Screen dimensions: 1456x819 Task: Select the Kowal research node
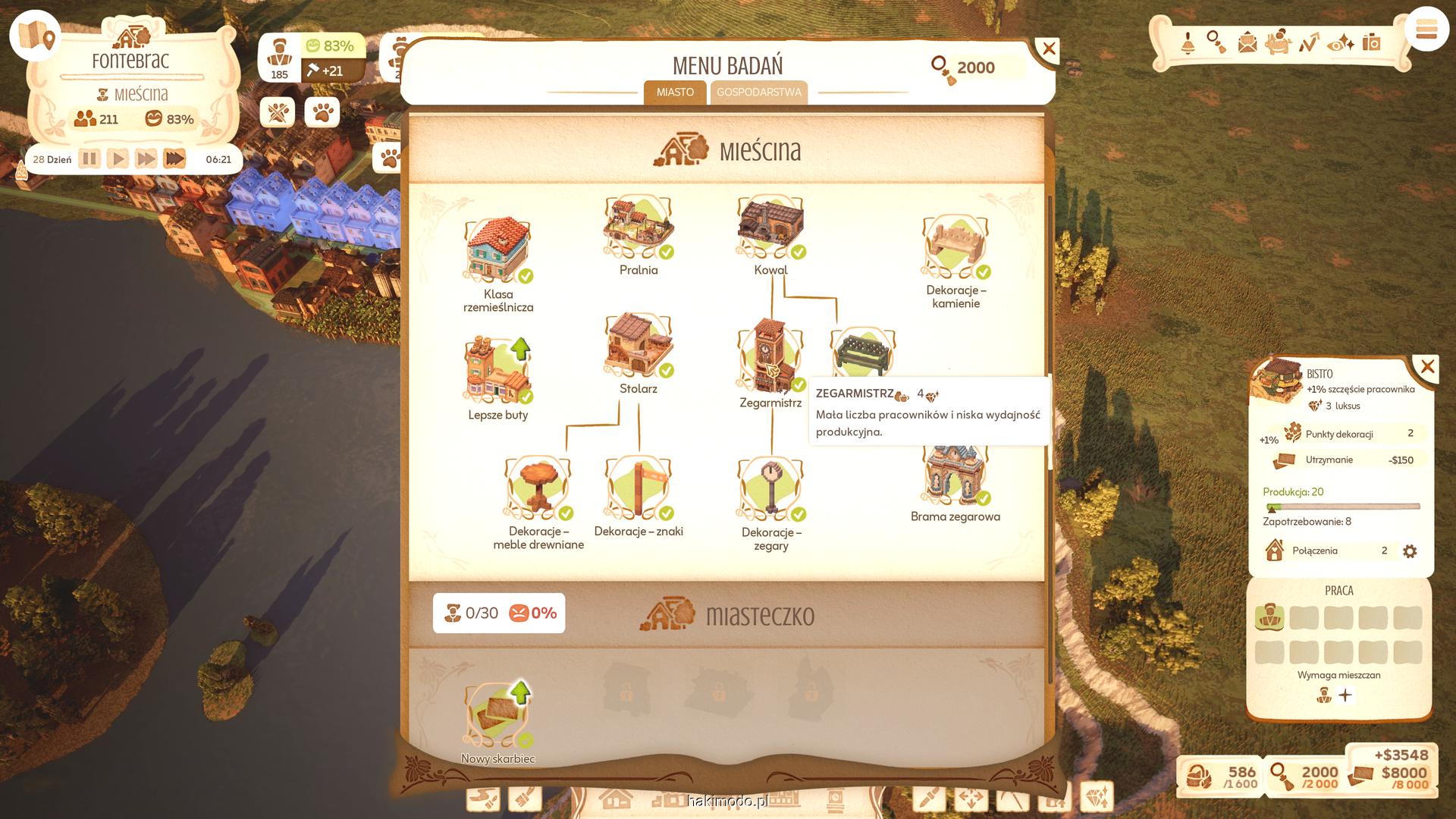tap(770, 227)
